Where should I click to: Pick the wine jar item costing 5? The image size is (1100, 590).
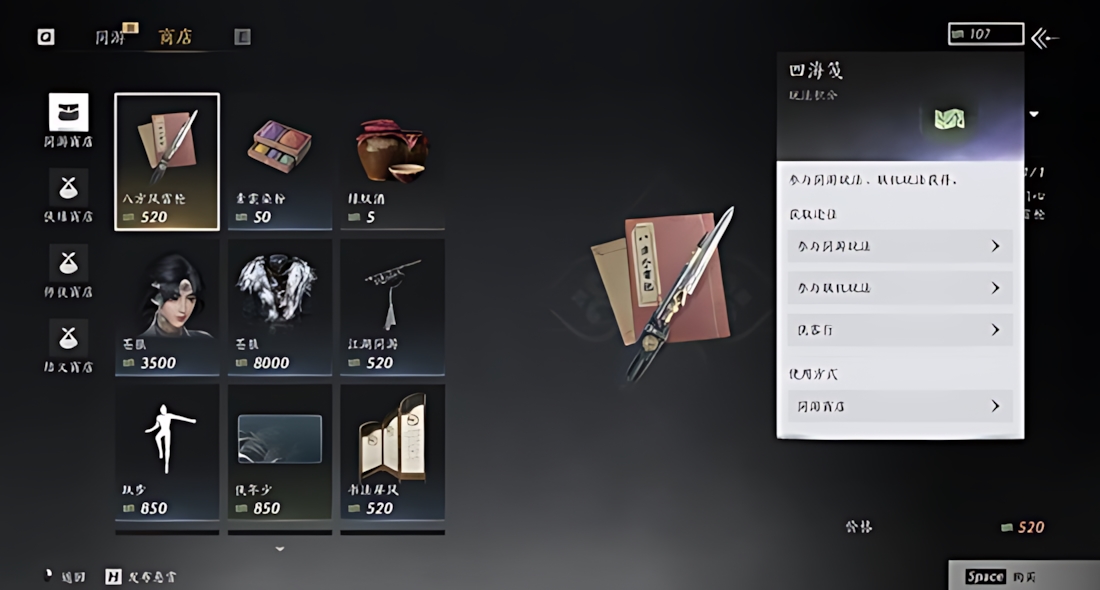point(392,161)
